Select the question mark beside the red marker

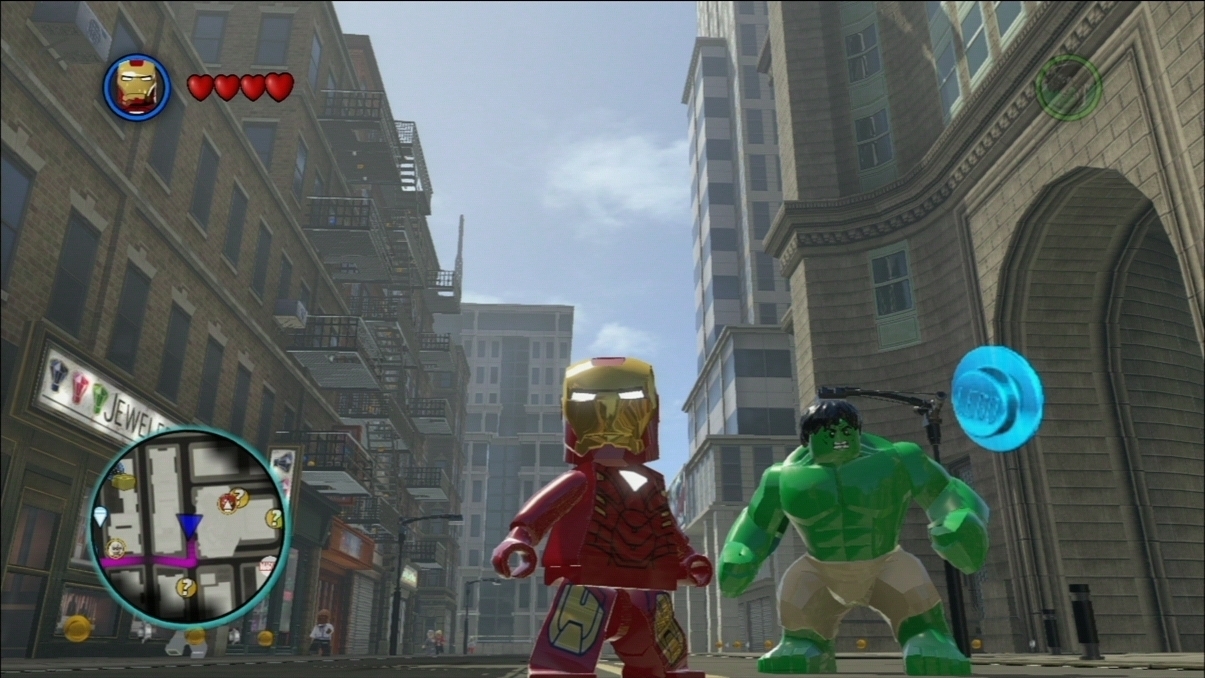[240, 497]
